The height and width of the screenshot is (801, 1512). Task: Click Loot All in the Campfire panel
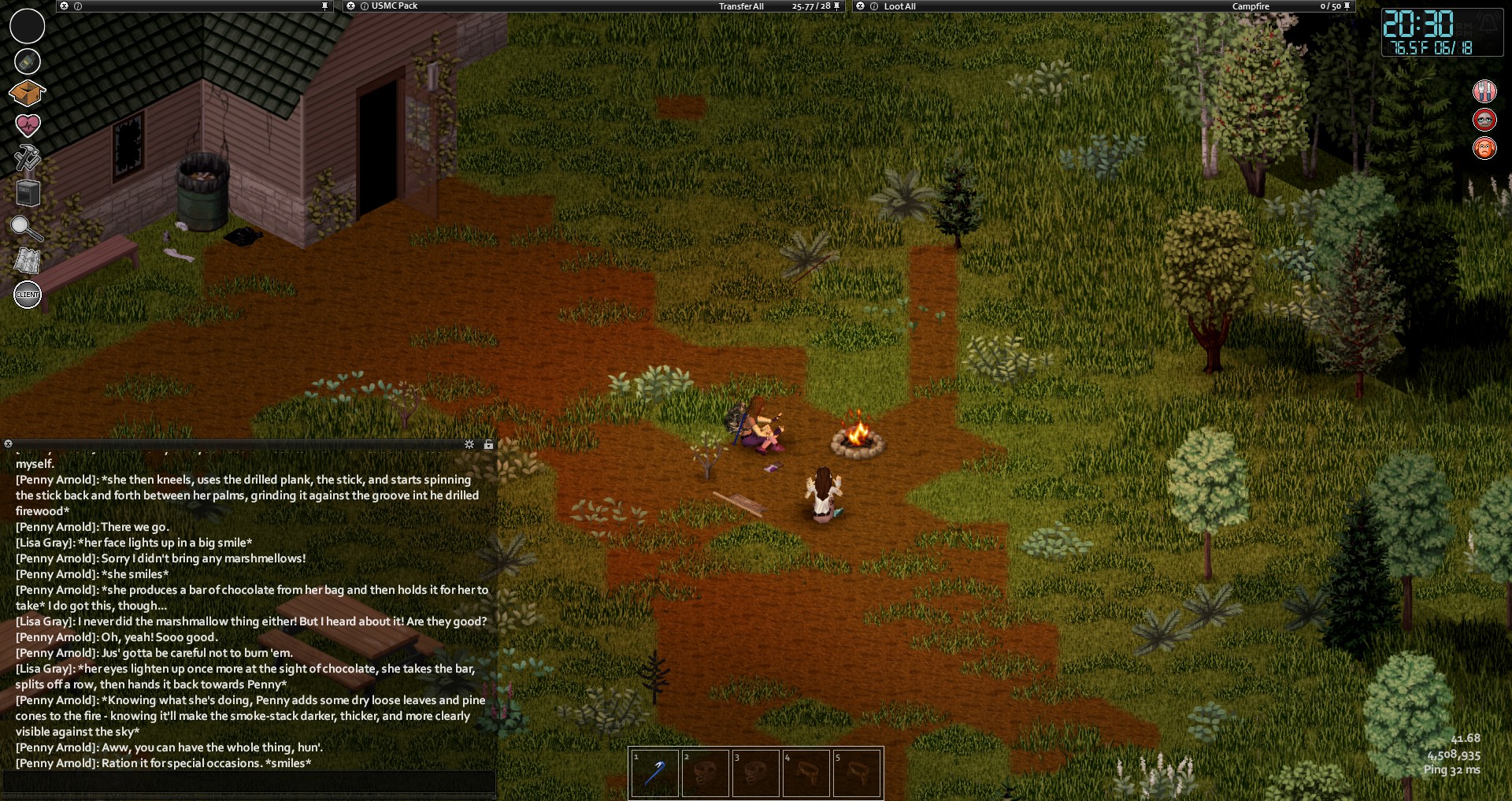(x=899, y=6)
